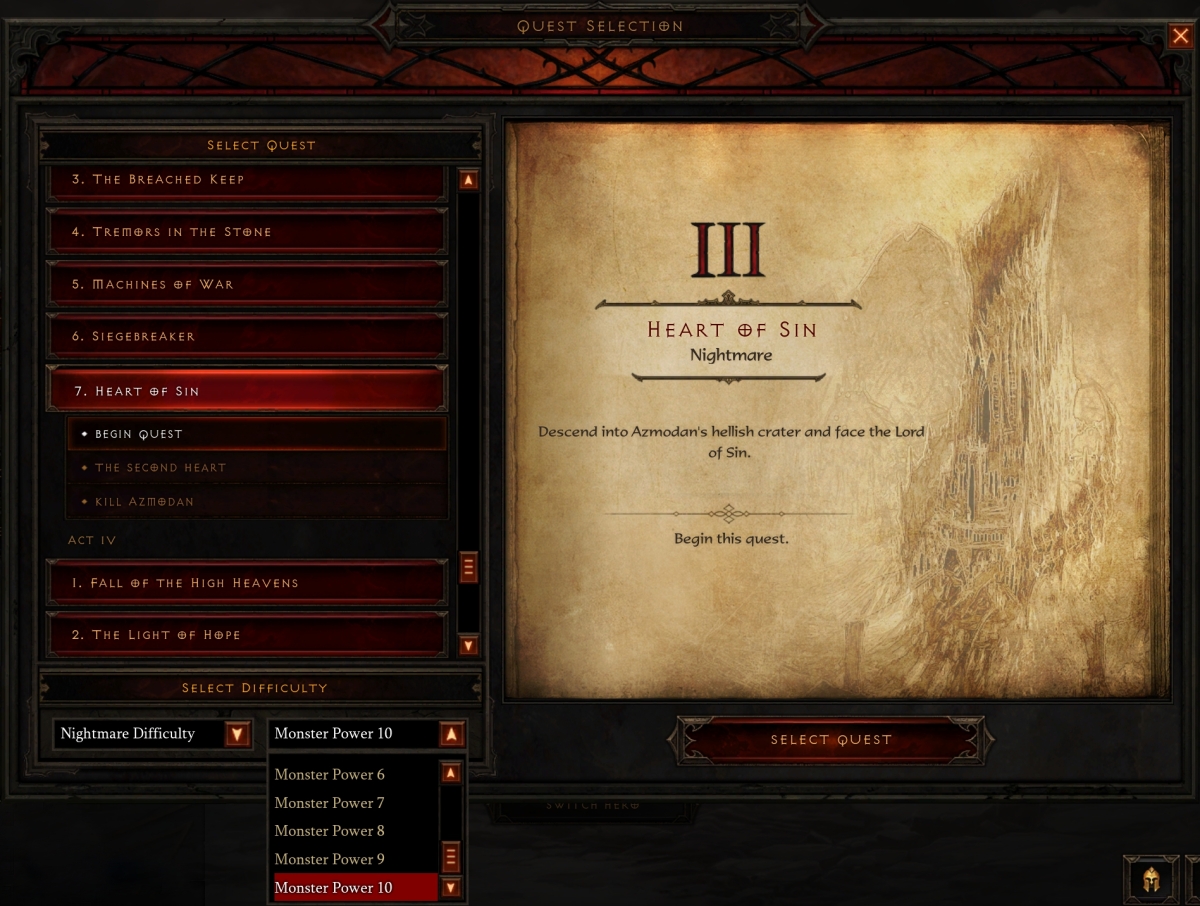Viewport: 1200px width, 906px height.
Task: Confirm with the Select Quest button
Action: point(830,740)
